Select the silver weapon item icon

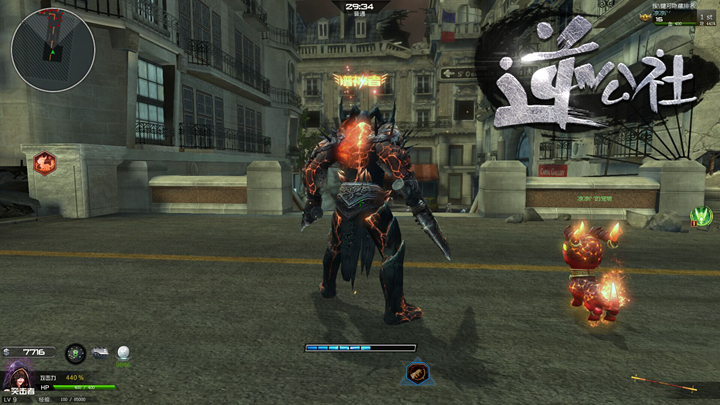(x=101, y=353)
